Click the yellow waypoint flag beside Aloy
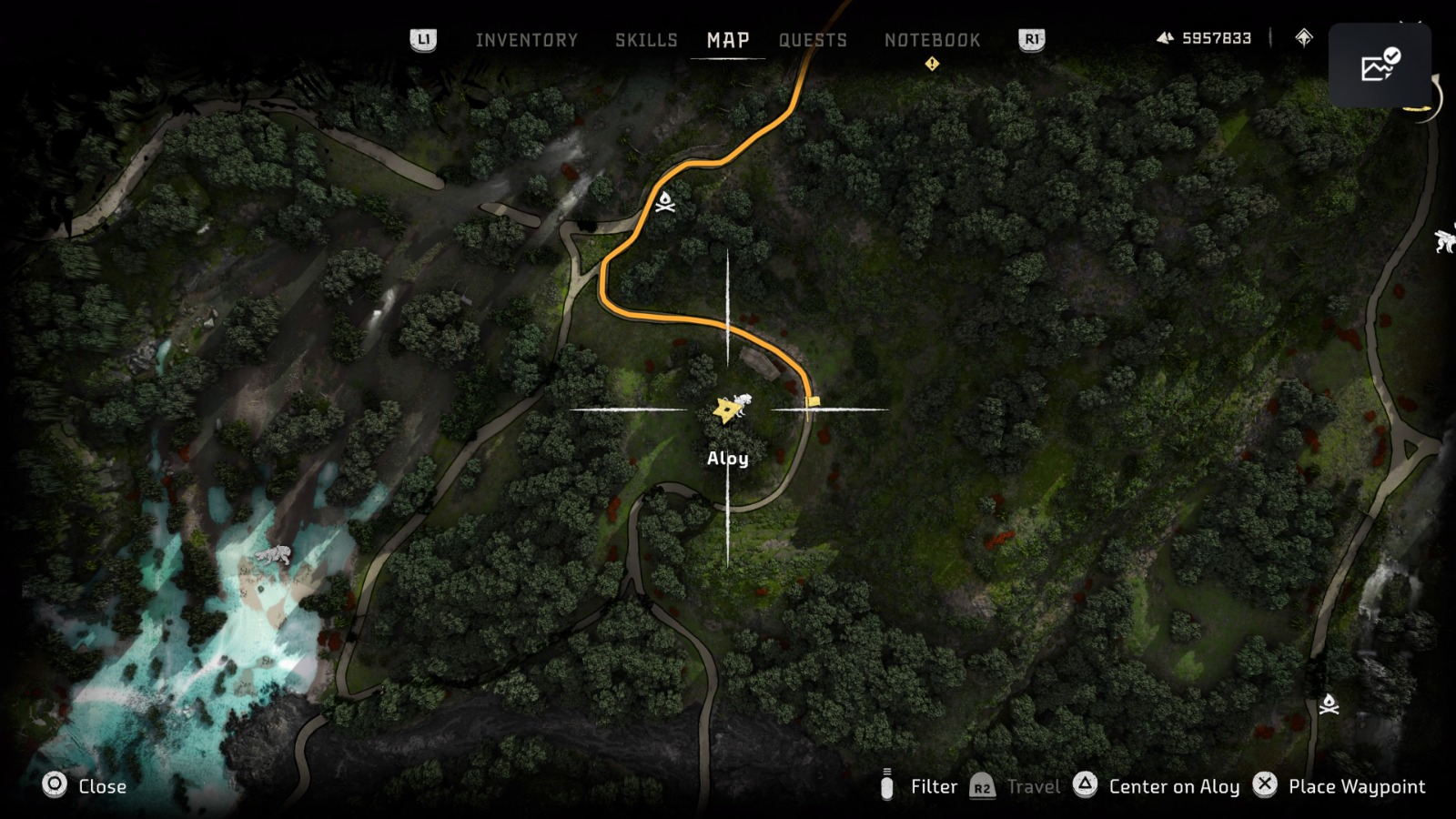1456x819 pixels. (x=812, y=399)
